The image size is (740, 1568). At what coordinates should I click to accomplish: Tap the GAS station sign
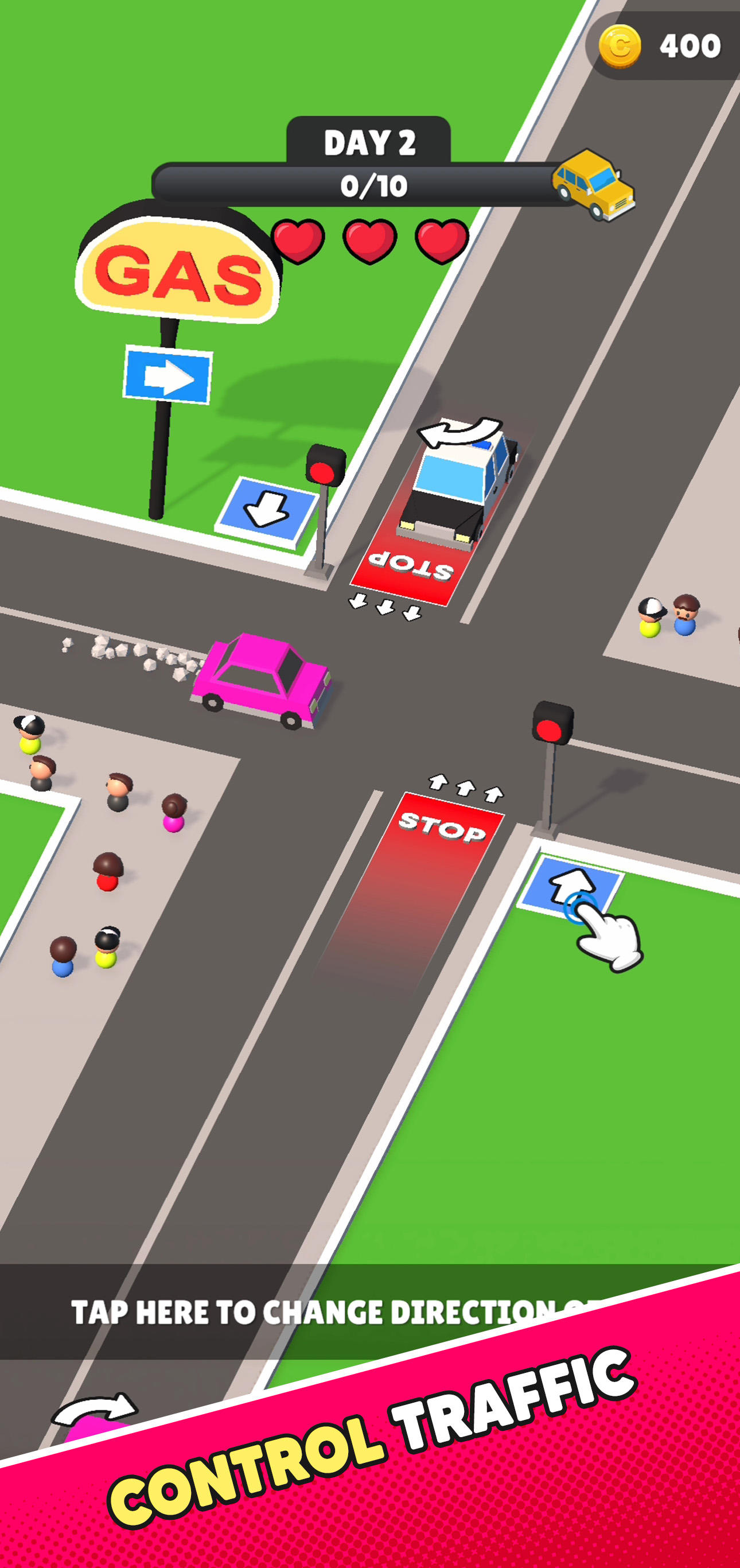[177, 271]
